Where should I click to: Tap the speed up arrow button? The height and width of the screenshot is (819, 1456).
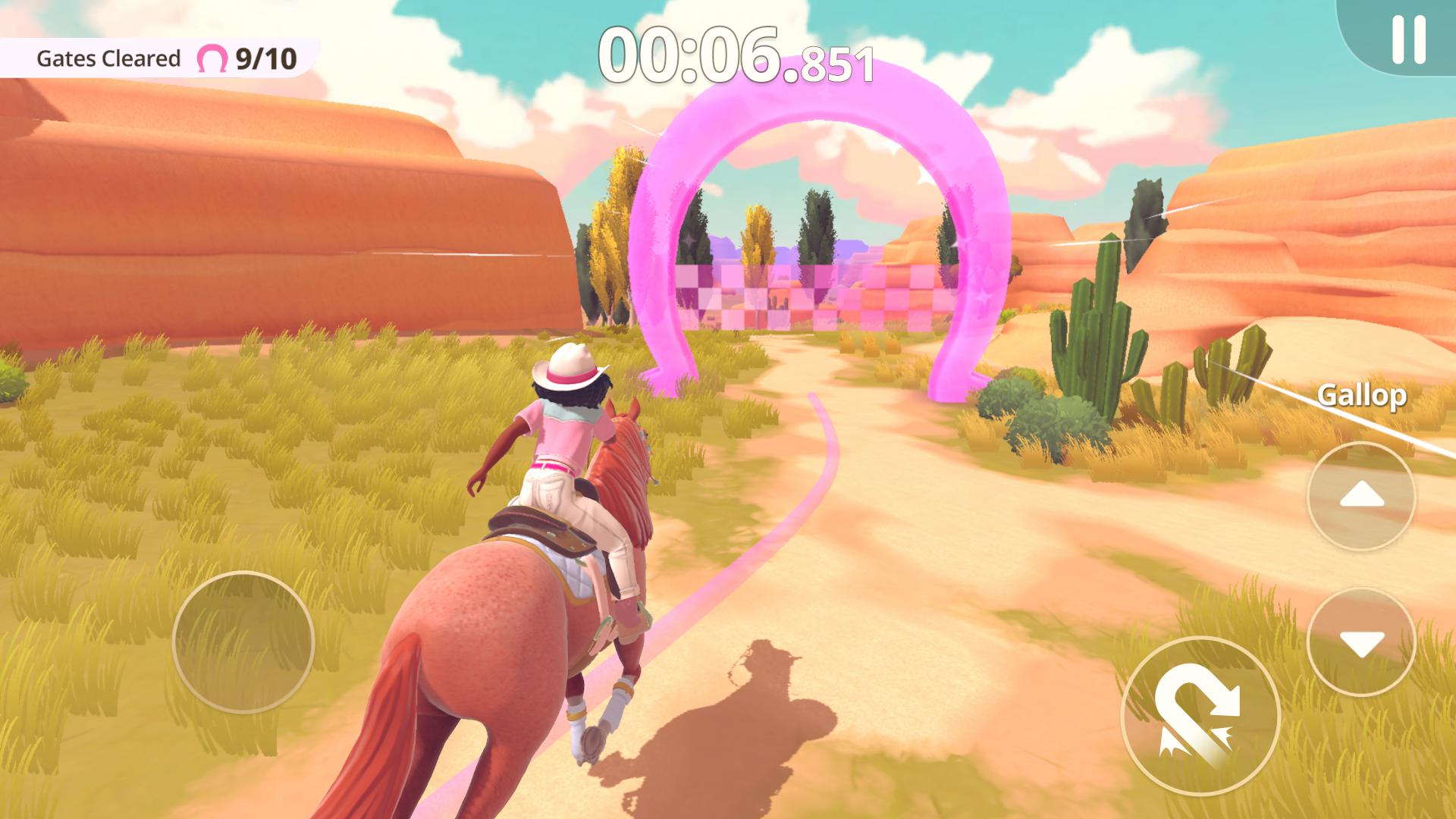[x=1361, y=497]
